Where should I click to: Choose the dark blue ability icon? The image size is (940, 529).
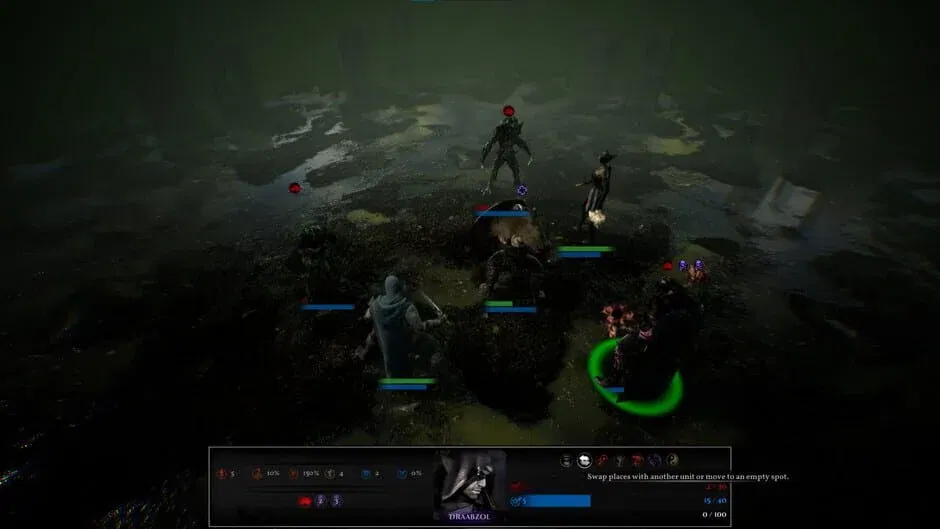click(x=654, y=460)
